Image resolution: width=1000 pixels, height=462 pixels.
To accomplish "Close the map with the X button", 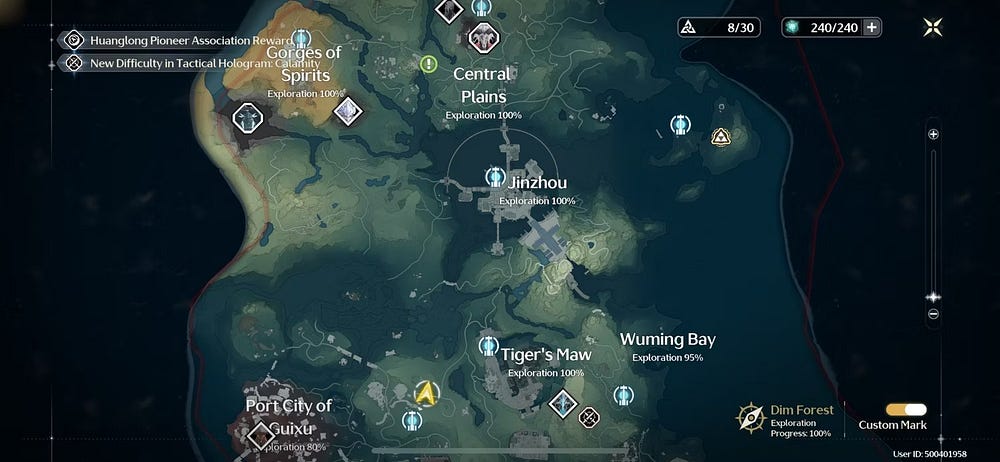I will point(932,27).
